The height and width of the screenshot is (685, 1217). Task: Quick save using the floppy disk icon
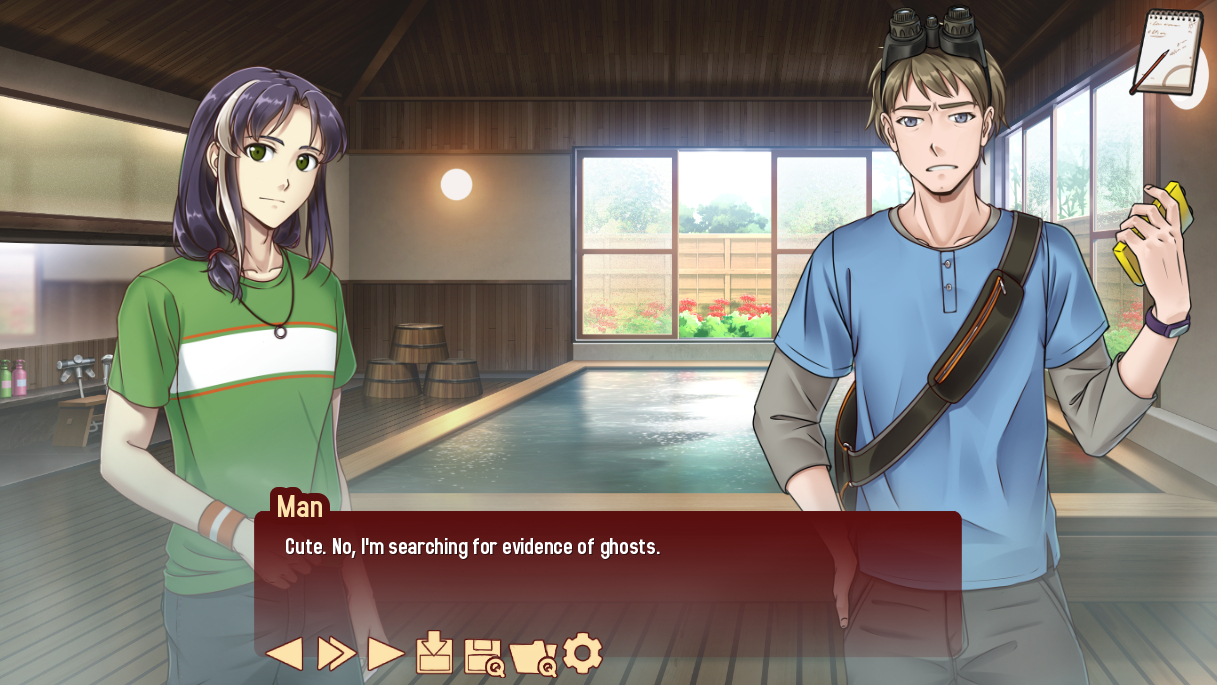[484, 656]
